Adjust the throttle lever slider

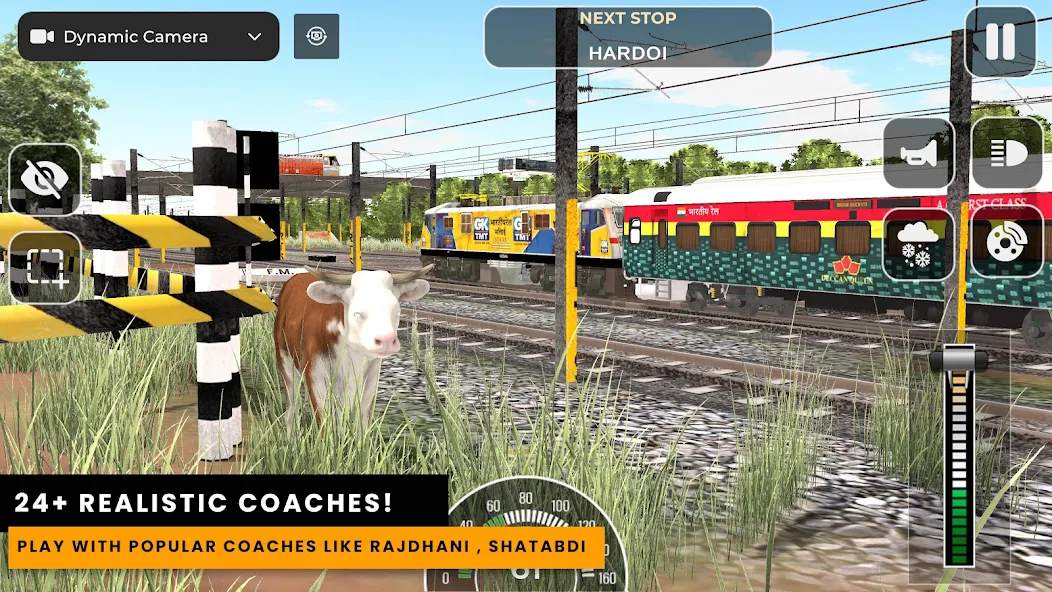[x=959, y=362]
